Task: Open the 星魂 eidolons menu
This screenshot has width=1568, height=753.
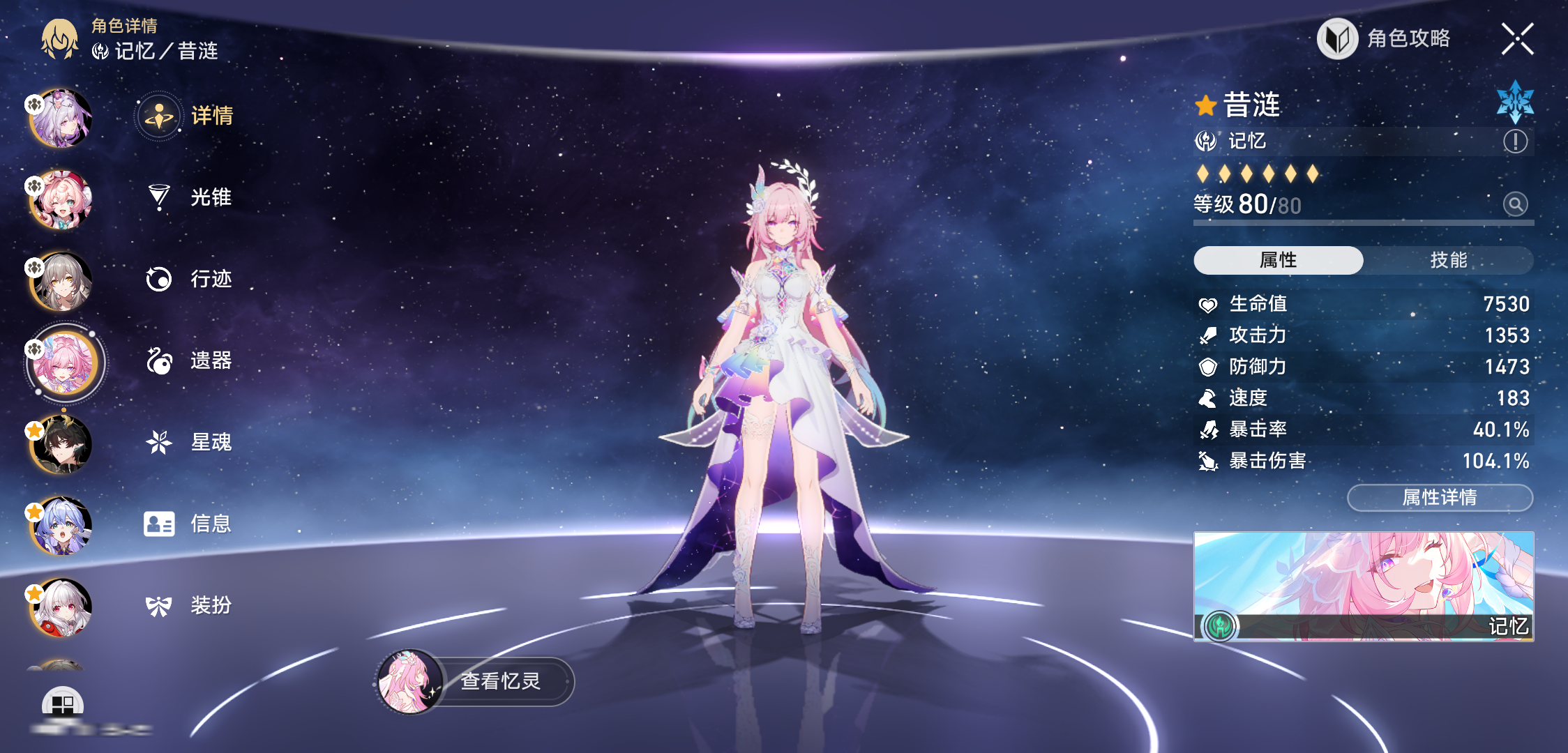Action: (190, 442)
